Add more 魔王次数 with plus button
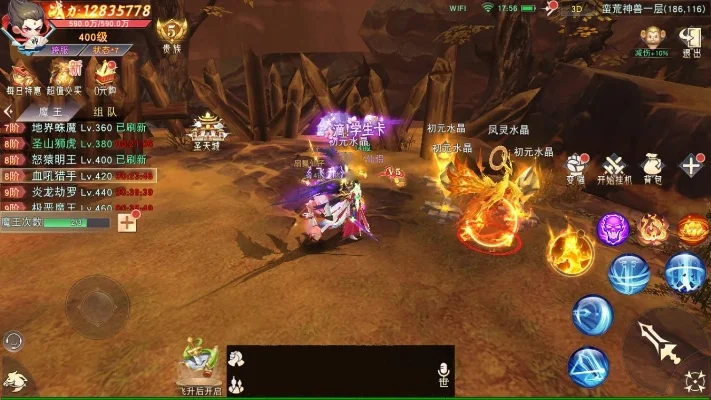Viewport: 711px width, 400px height. [x=127, y=222]
